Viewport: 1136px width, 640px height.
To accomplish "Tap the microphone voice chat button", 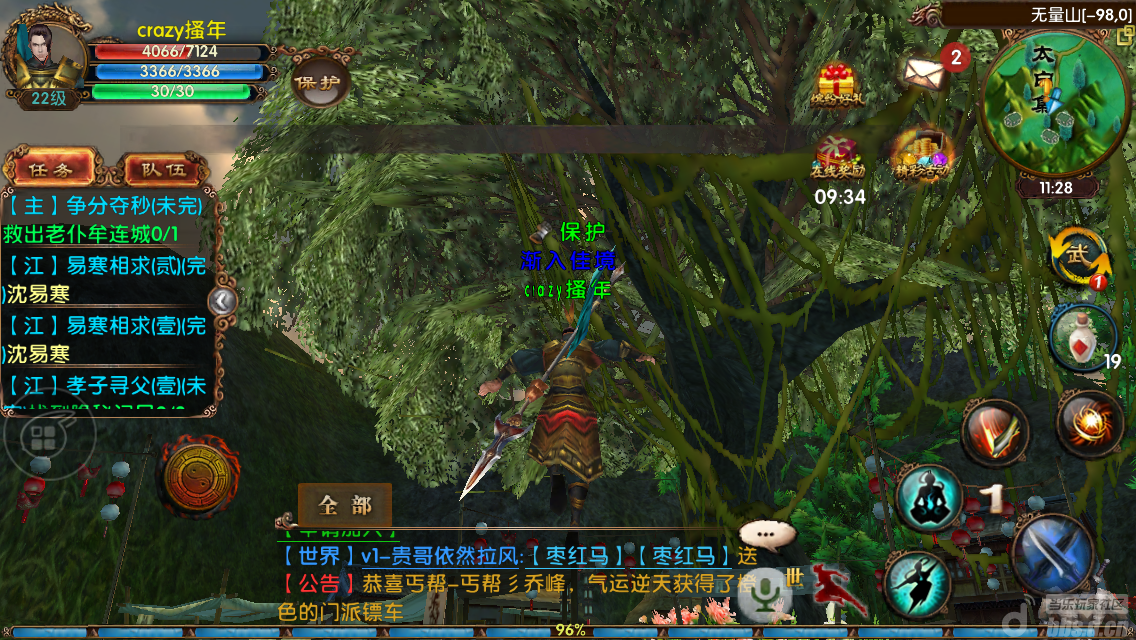I will click(764, 592).
